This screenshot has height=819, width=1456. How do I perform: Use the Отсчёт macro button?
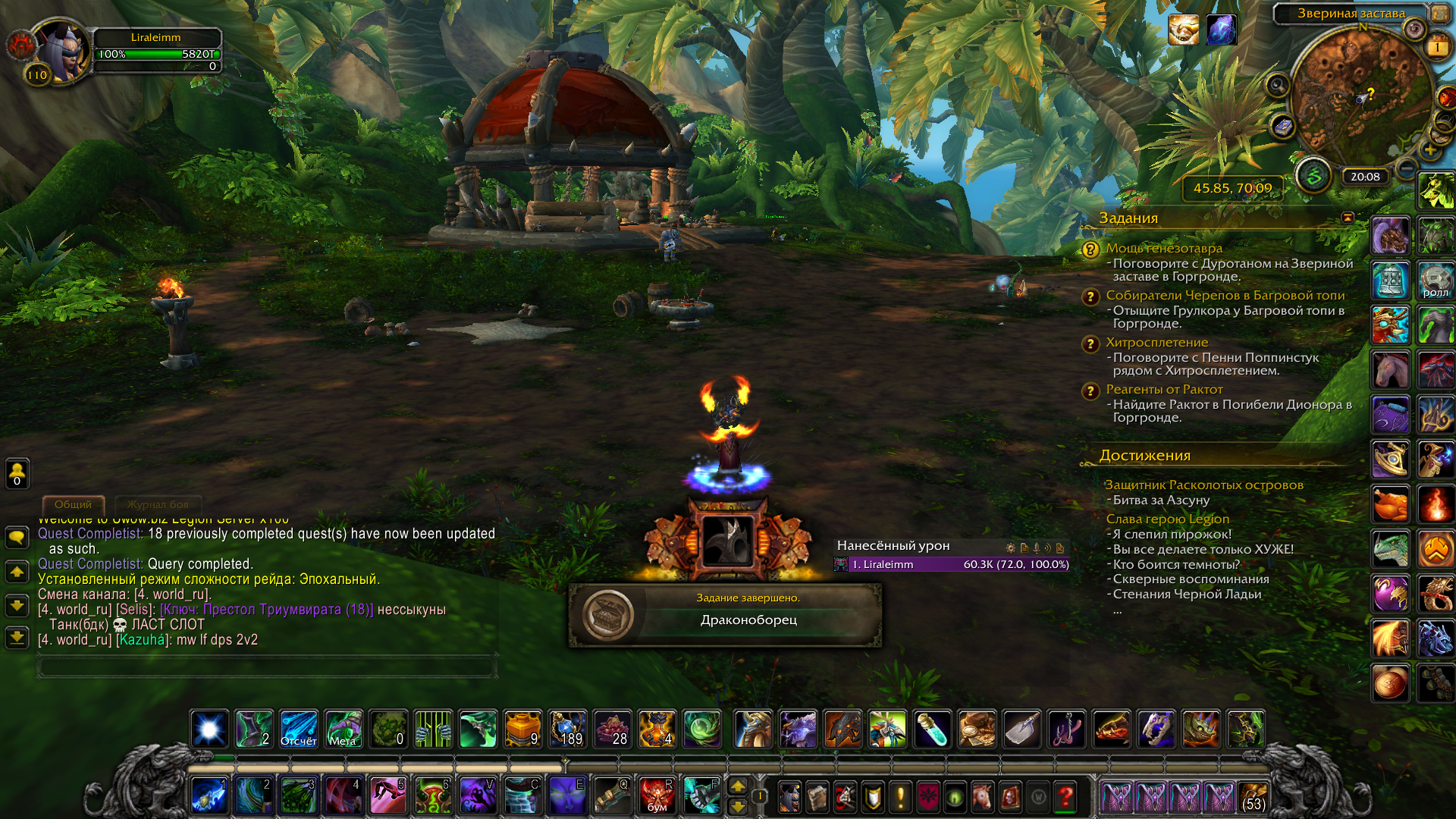pos(299,730)
